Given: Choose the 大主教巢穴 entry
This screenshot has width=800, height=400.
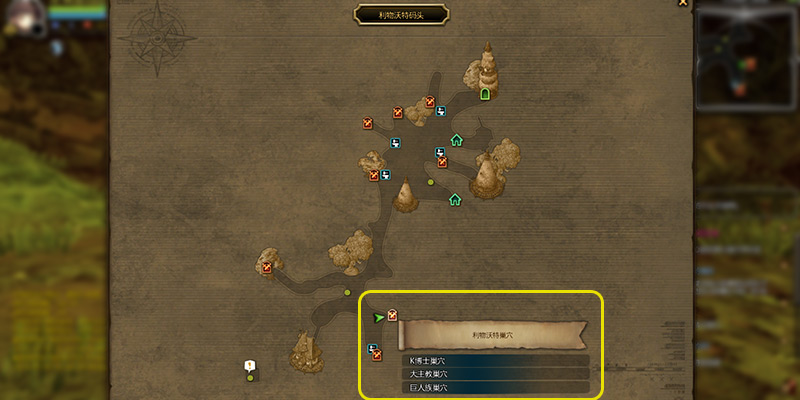Looking at the screenshot, I should click(495, 374).
